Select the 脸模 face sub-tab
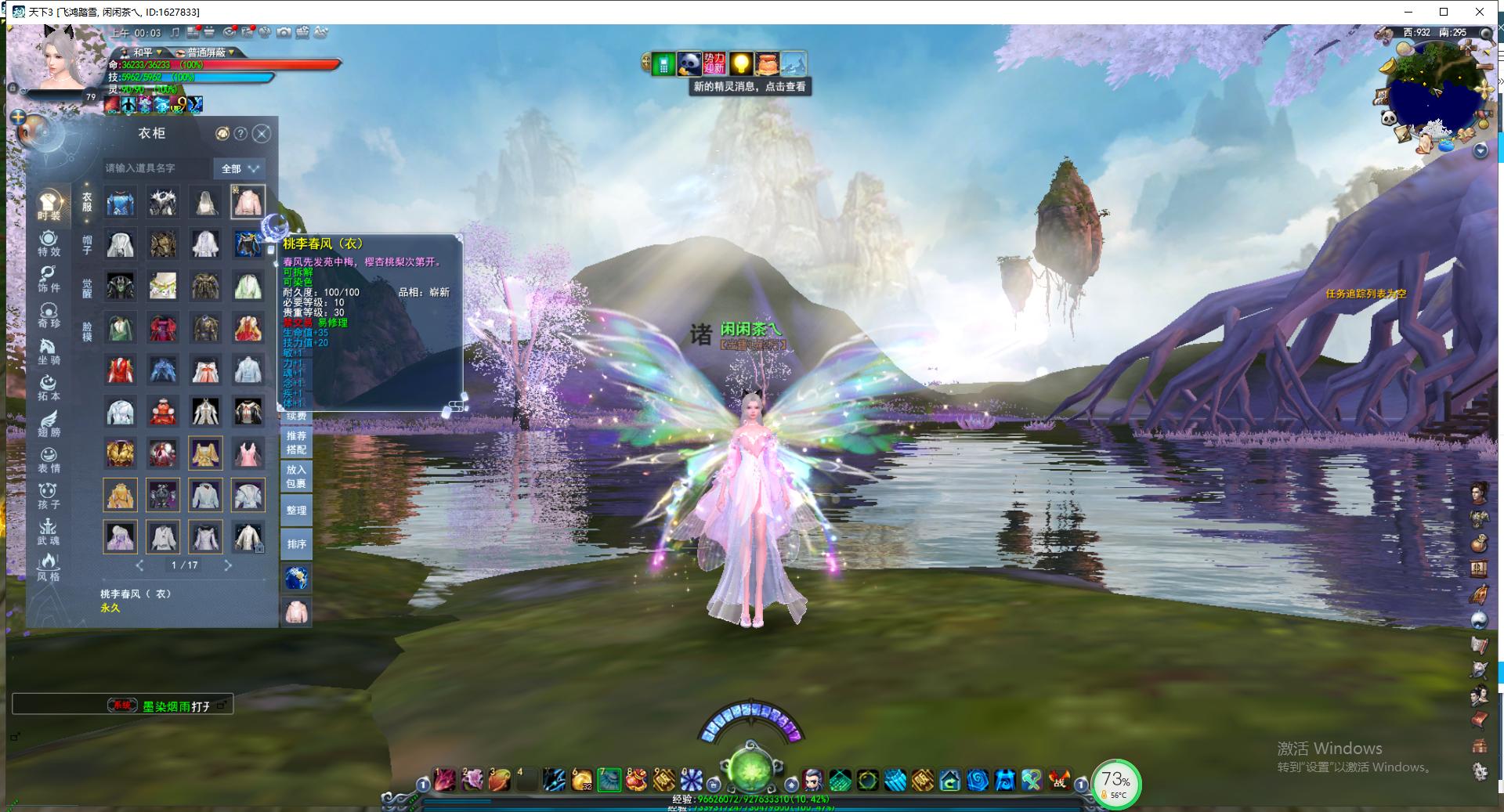The width and height of the screenshot is (1504, 812). [87, 331]
